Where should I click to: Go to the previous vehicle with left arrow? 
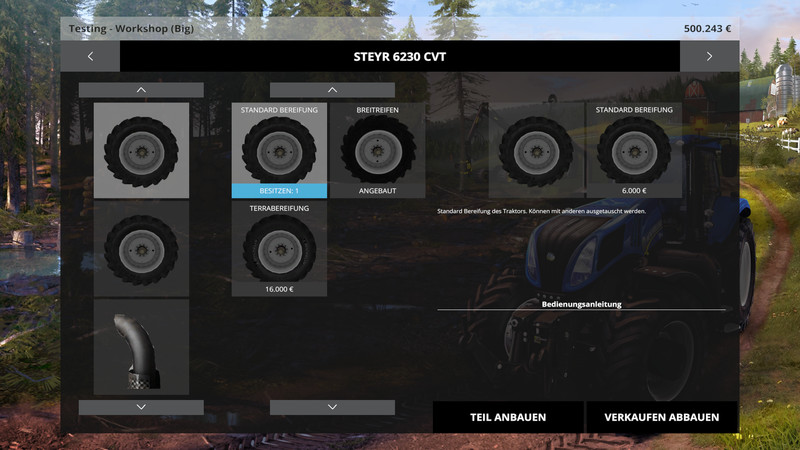click(90, 56)
